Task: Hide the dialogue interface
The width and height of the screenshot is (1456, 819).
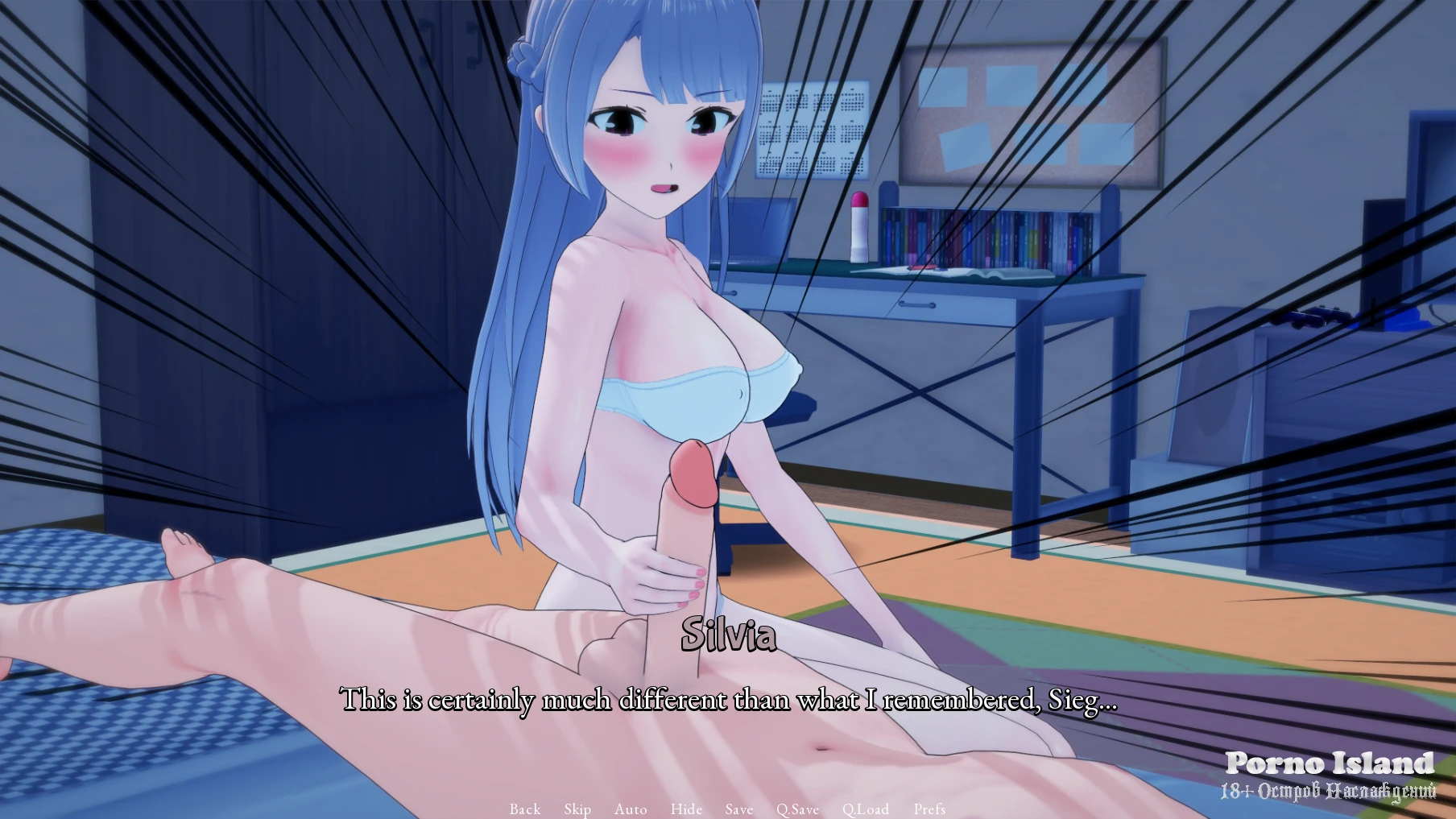Action: tap(686, 809)
